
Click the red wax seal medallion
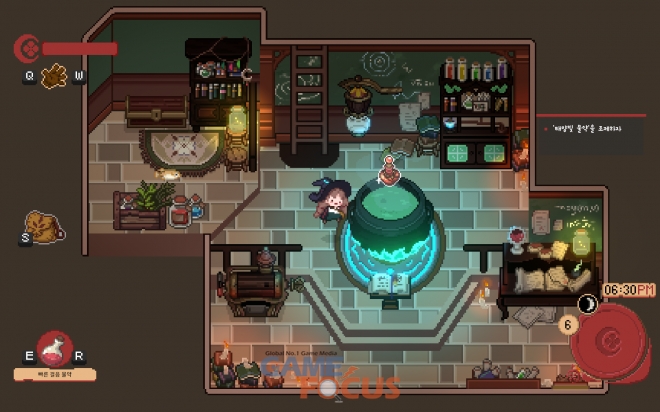point(609,341)
